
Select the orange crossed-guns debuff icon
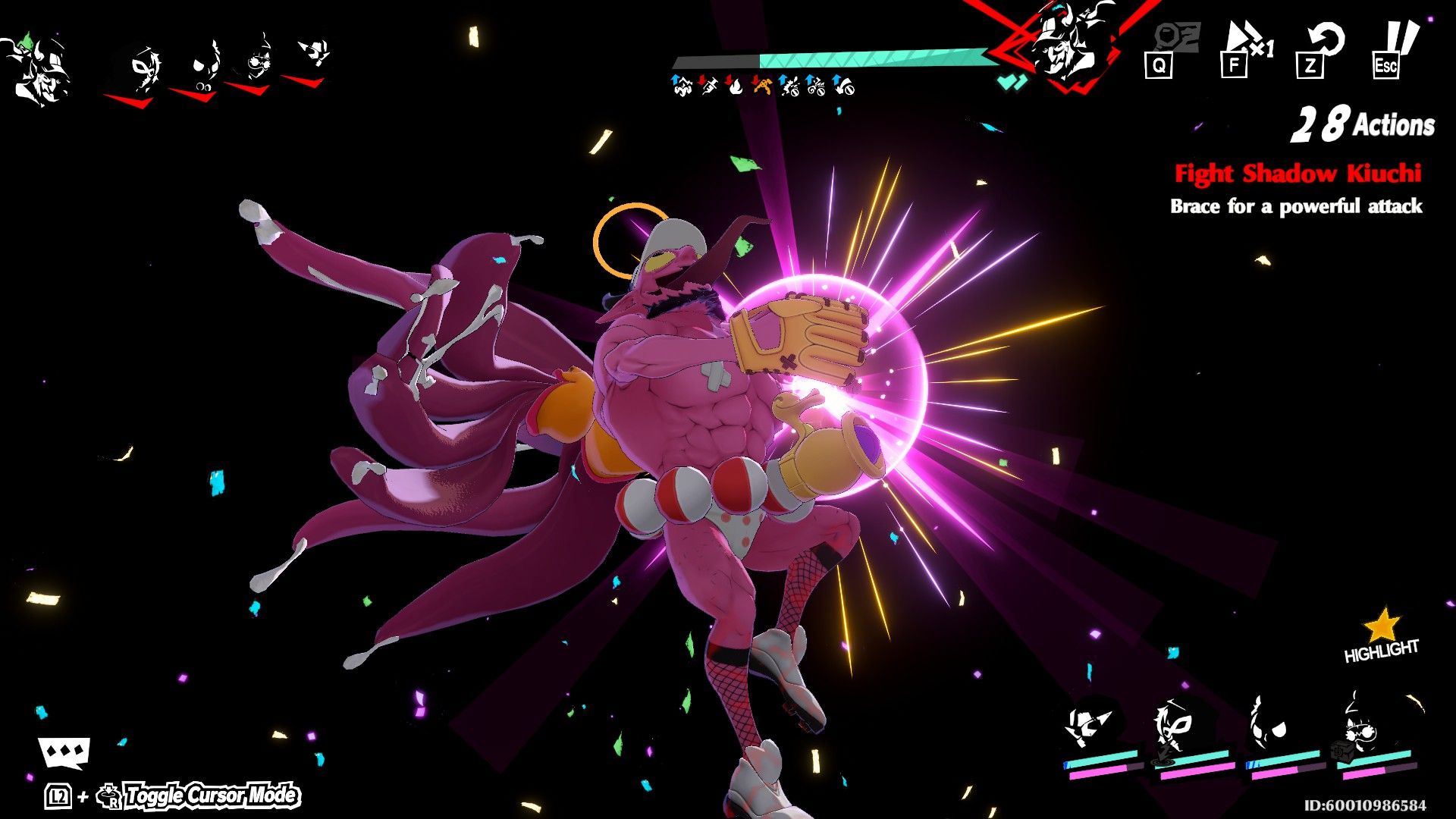[762, 86]
